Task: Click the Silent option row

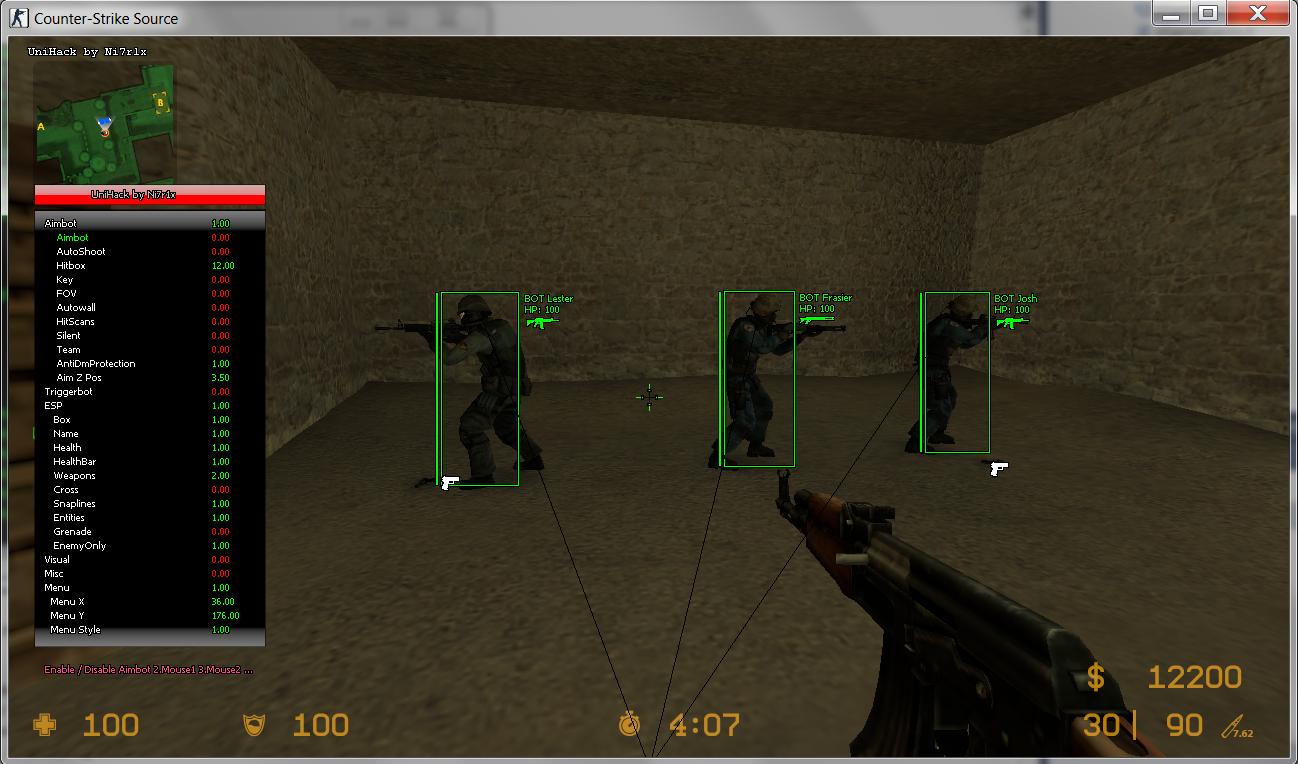Action: click(68, 336)
